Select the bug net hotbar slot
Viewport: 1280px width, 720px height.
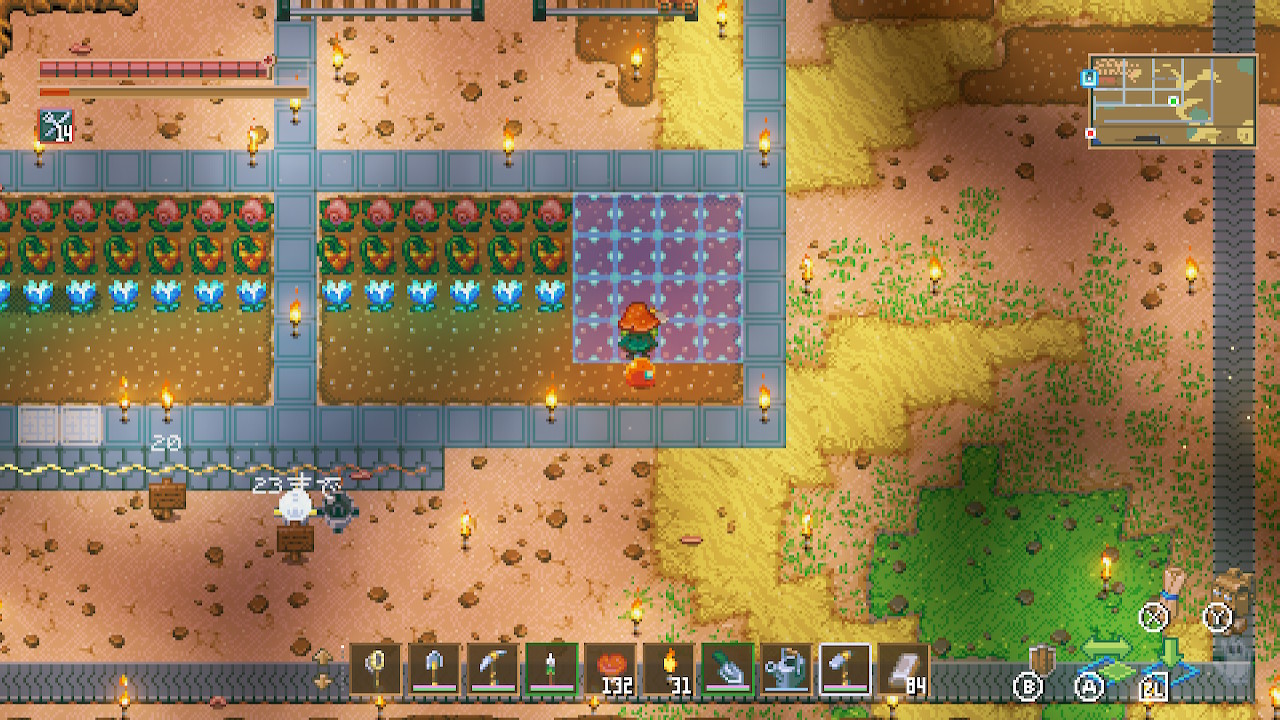tap(376, 668)
